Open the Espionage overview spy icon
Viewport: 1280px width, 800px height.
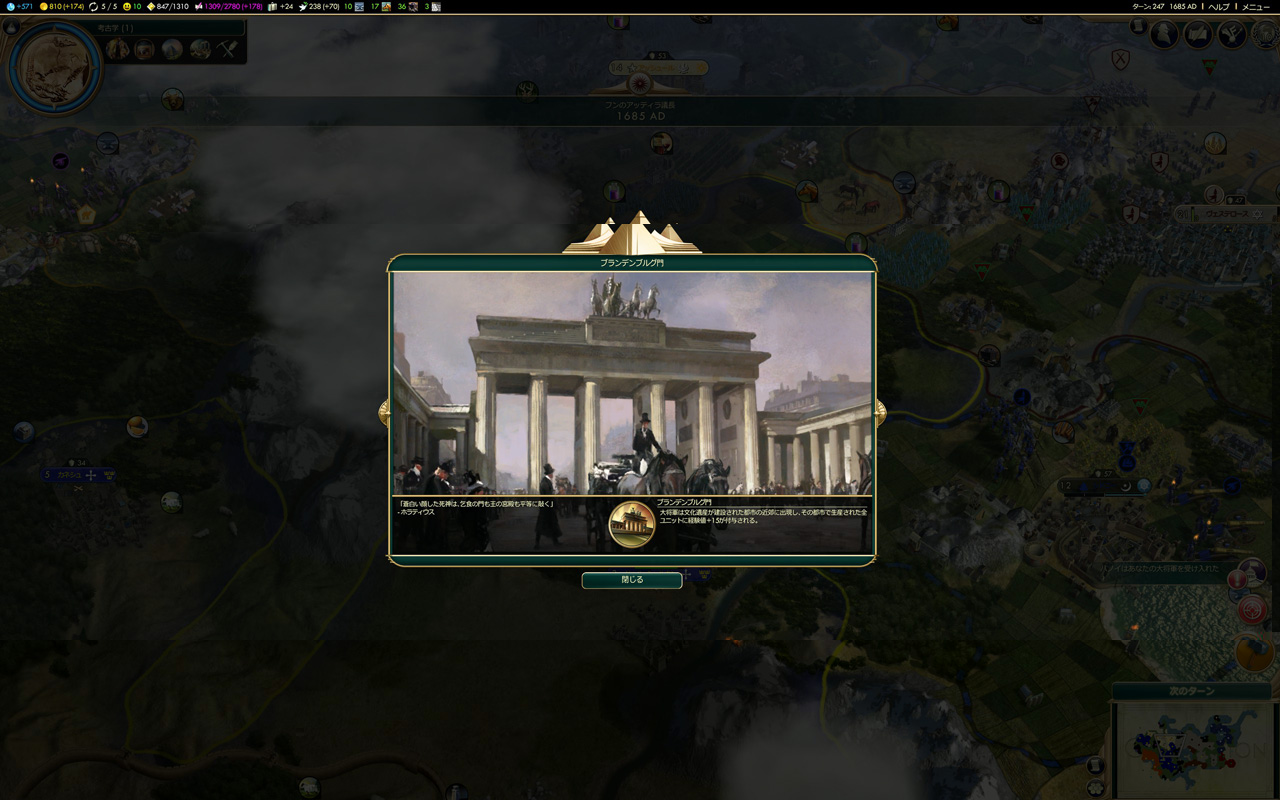coord(1163,34)
